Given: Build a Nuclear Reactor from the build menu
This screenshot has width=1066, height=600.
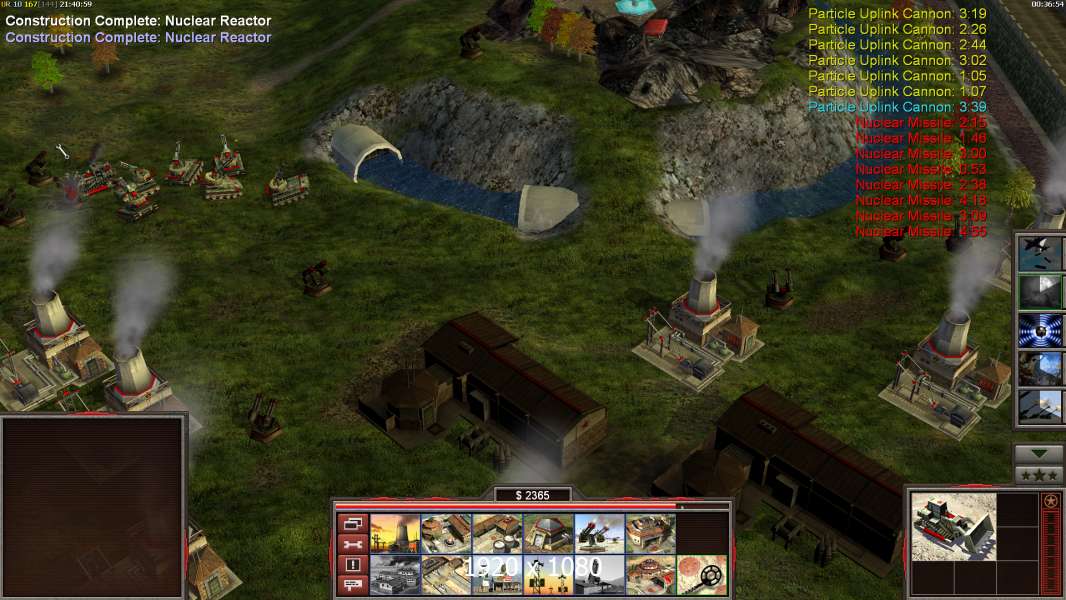Looking at the screenshot, I should click(394, 533).
